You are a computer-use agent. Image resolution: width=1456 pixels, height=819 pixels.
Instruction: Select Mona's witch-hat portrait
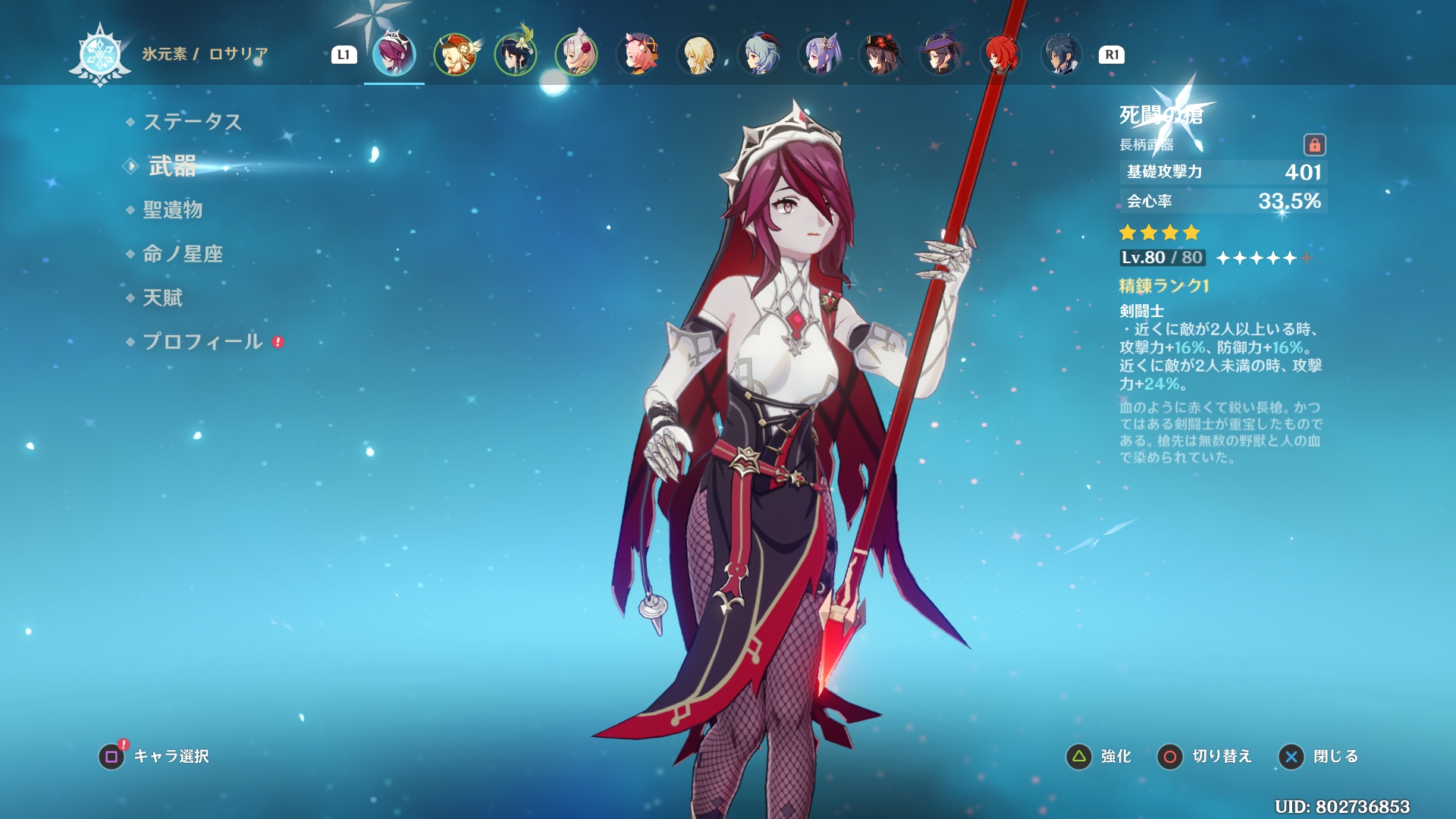[940, 55]
